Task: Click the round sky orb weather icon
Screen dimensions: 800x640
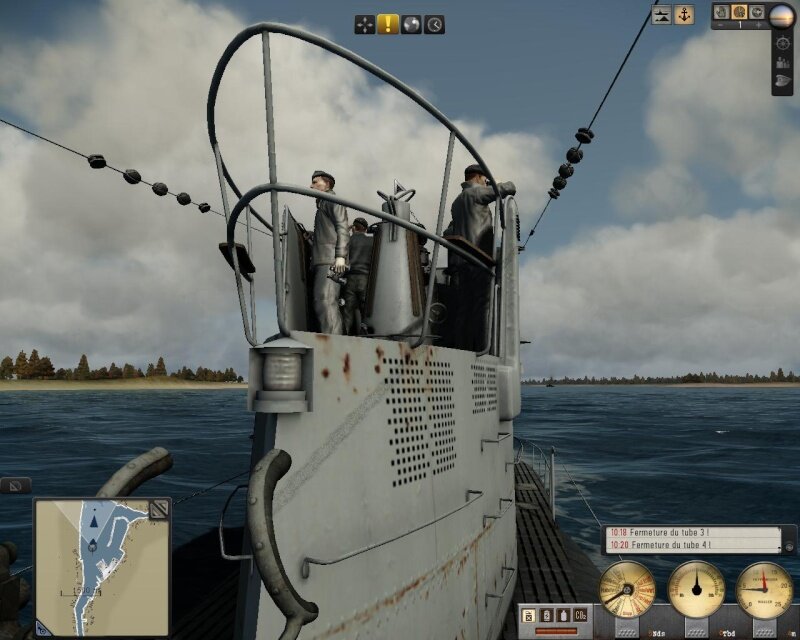Action: tap(782, 14)
